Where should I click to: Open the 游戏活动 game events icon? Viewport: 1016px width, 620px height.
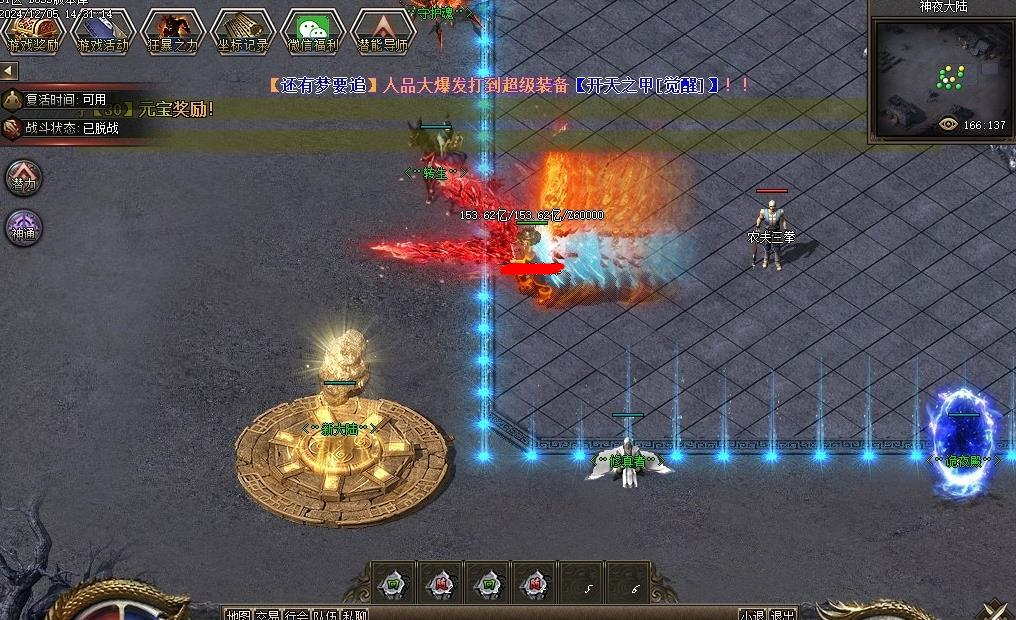[103, 31]
